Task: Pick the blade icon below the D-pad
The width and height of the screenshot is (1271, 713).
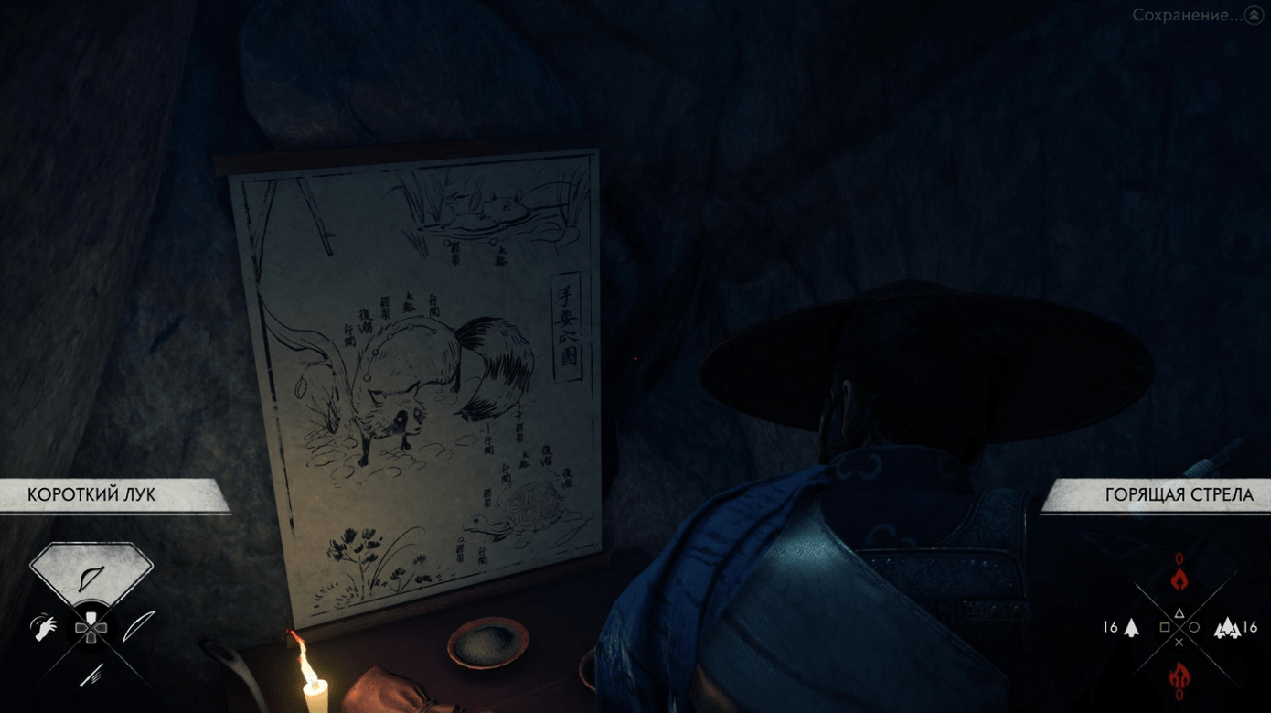Action: (x=90, y=675)
